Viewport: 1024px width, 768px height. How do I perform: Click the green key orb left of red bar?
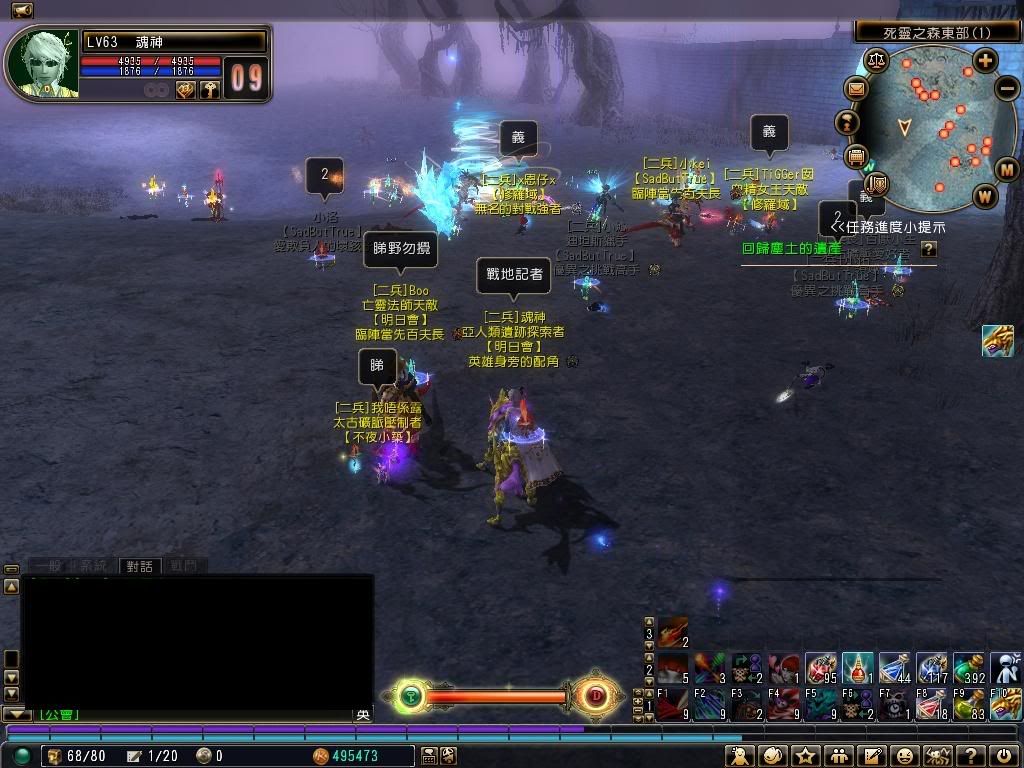pyautogui.click(x=410, y=696)
